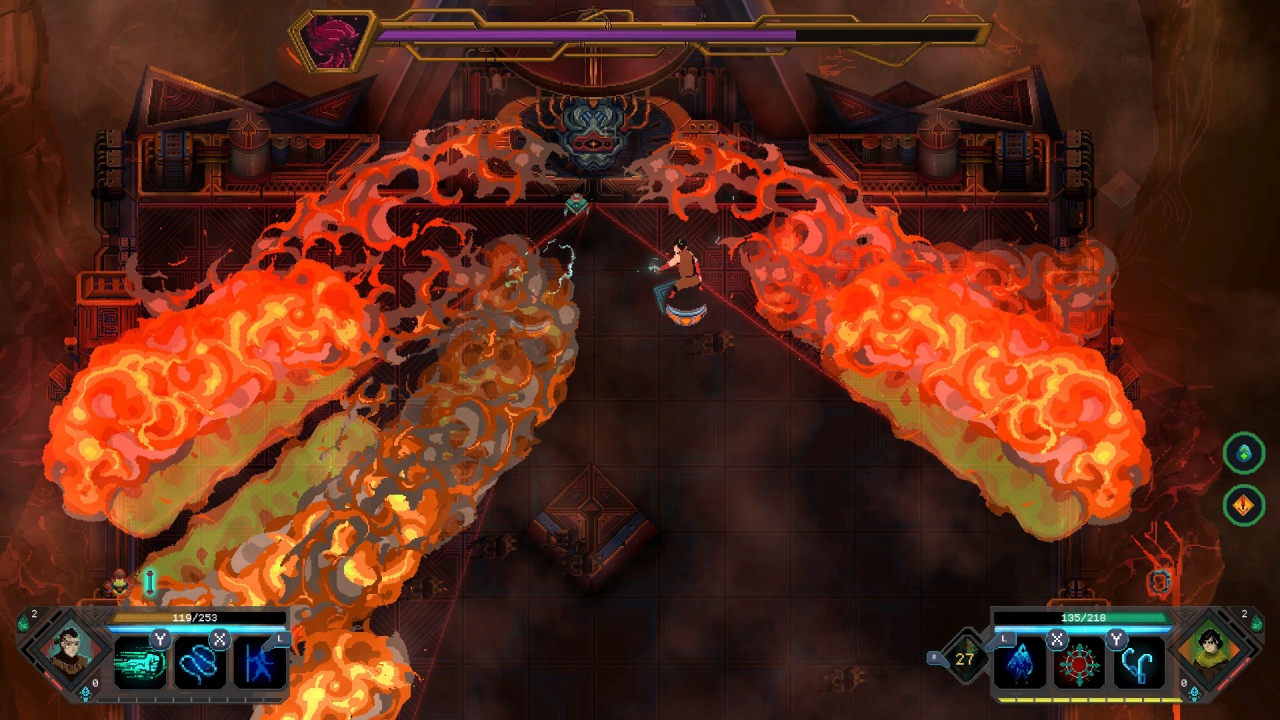The height and width of the screenshot is (720, 1280).
Task: Click the blue divine relic icon showing 0
Action: point(85,692)
